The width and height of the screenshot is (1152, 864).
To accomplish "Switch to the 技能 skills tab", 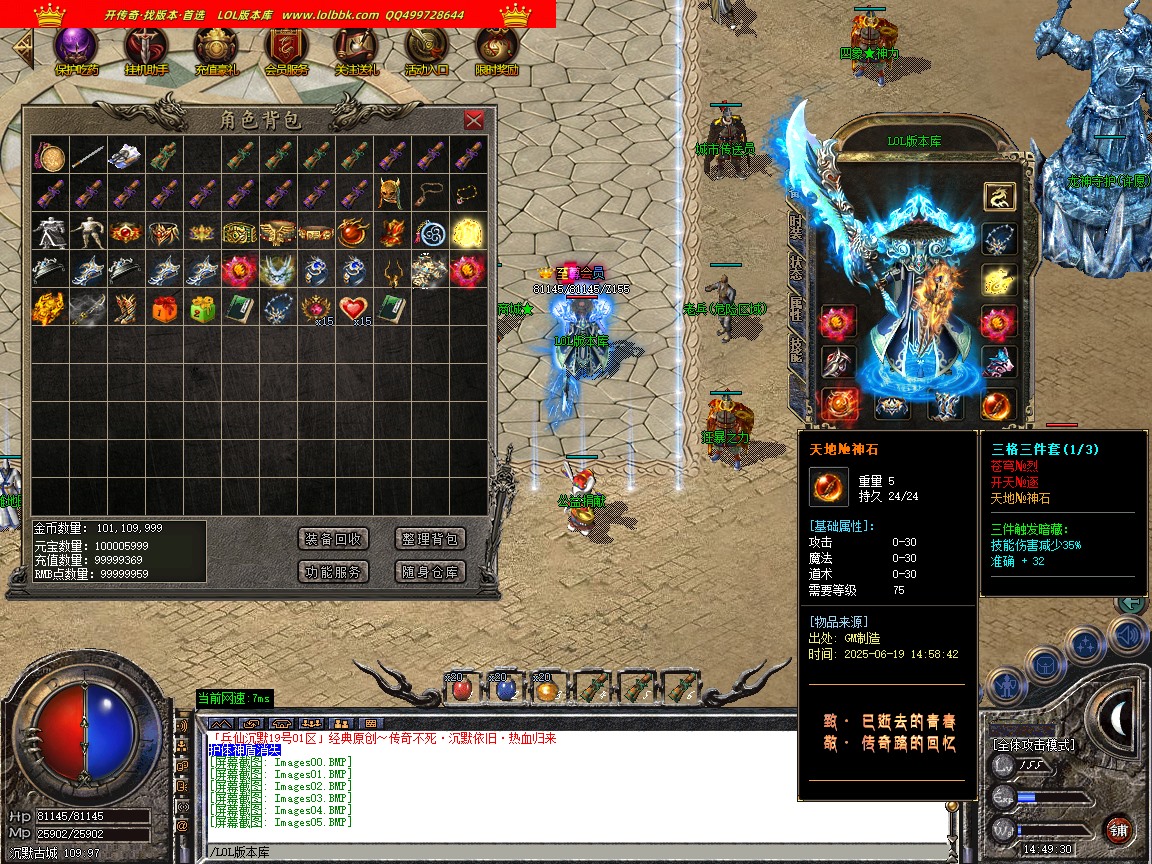I will [796, 349].
